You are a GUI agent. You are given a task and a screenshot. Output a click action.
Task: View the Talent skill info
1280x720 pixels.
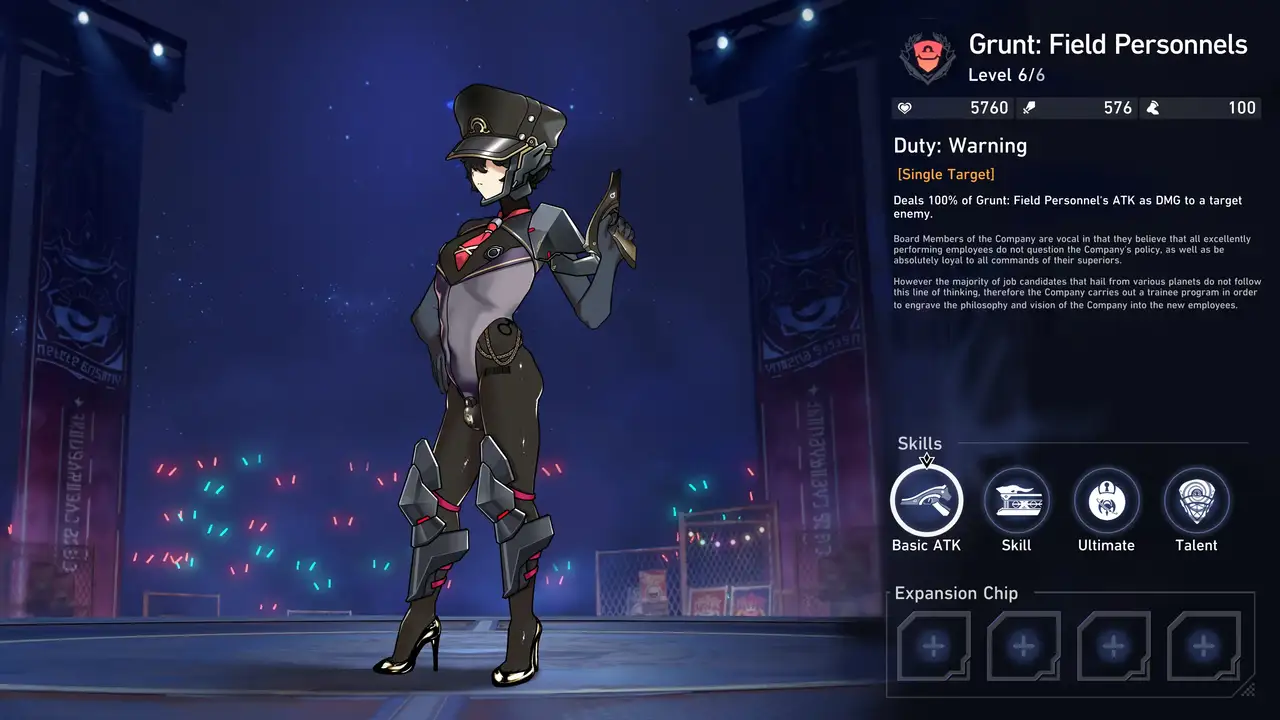click(x=1196, y=500)
